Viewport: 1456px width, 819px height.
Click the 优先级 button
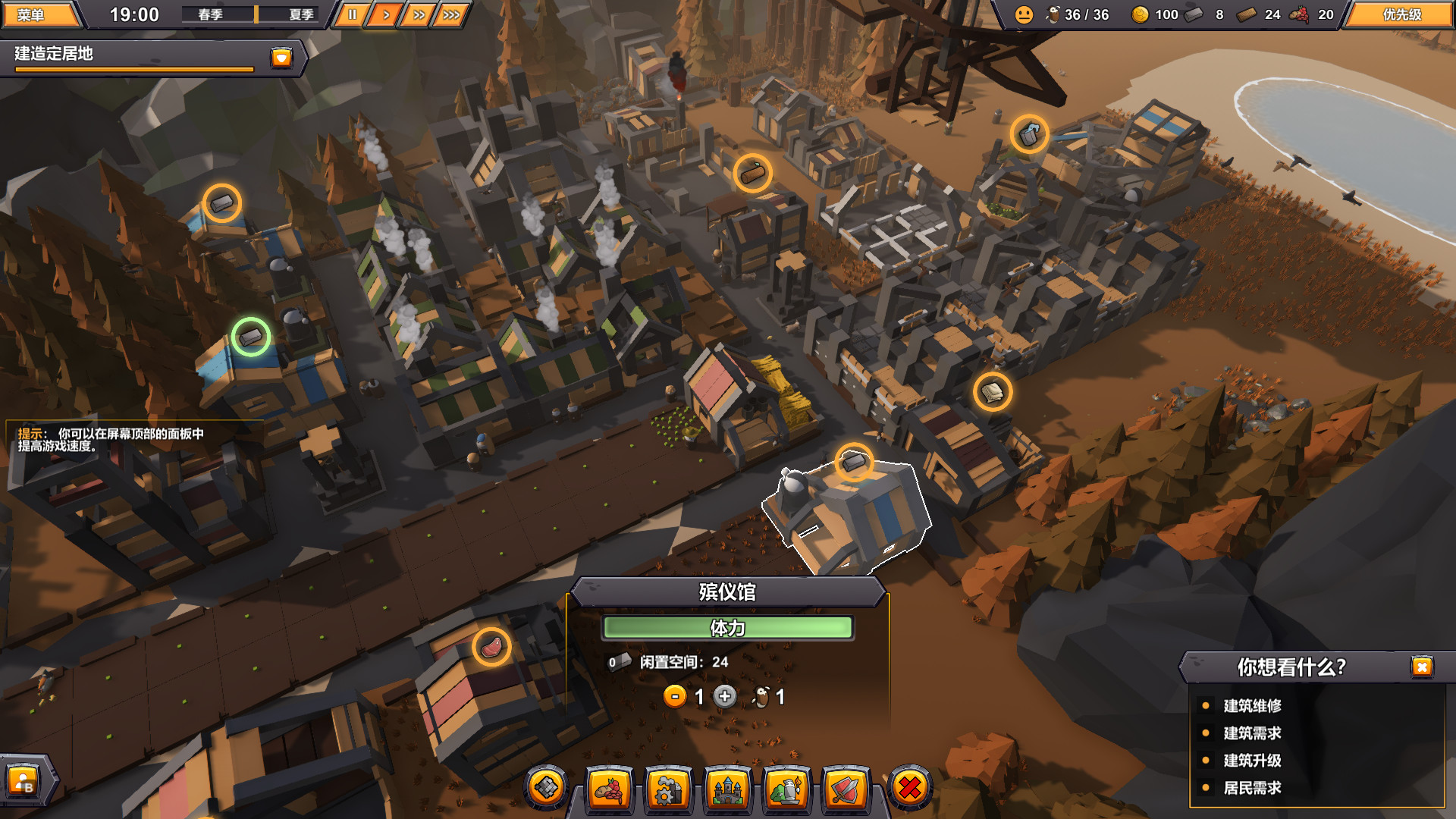click(x=1401, y=14)
